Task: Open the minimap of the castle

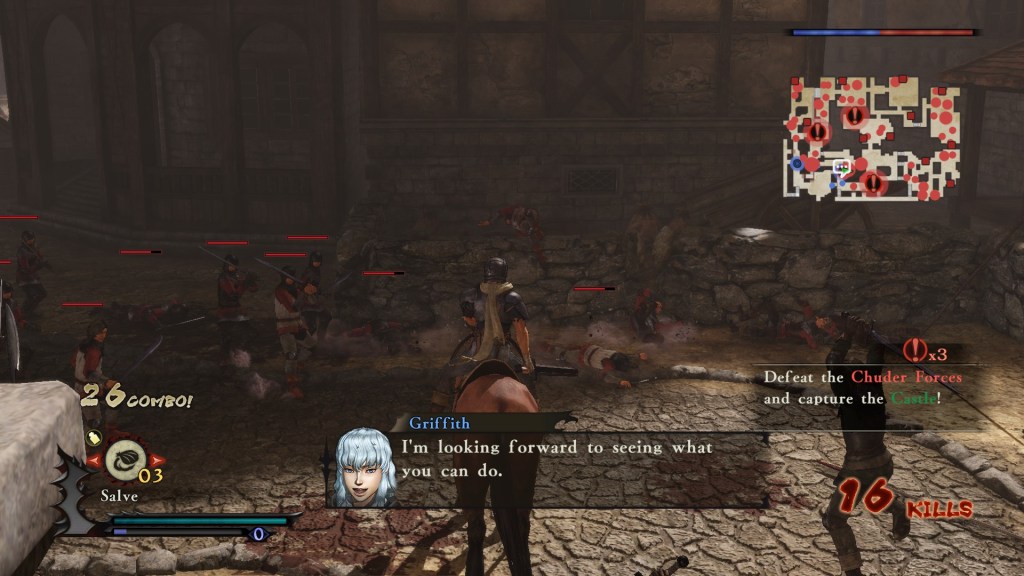Action: [872, 138]
